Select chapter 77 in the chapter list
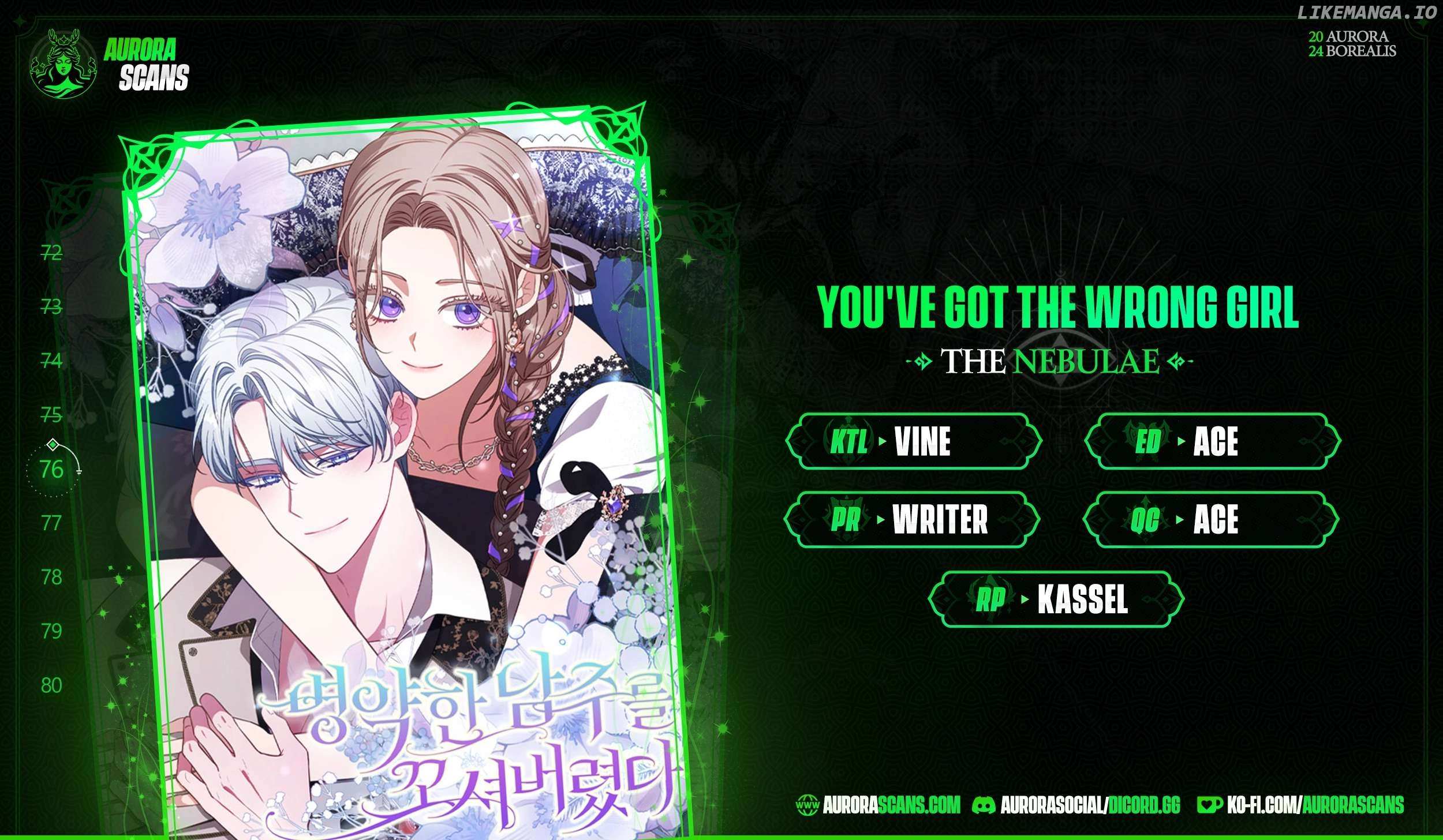The width and height of the screenshot is (1443, 840). point(51,523)
